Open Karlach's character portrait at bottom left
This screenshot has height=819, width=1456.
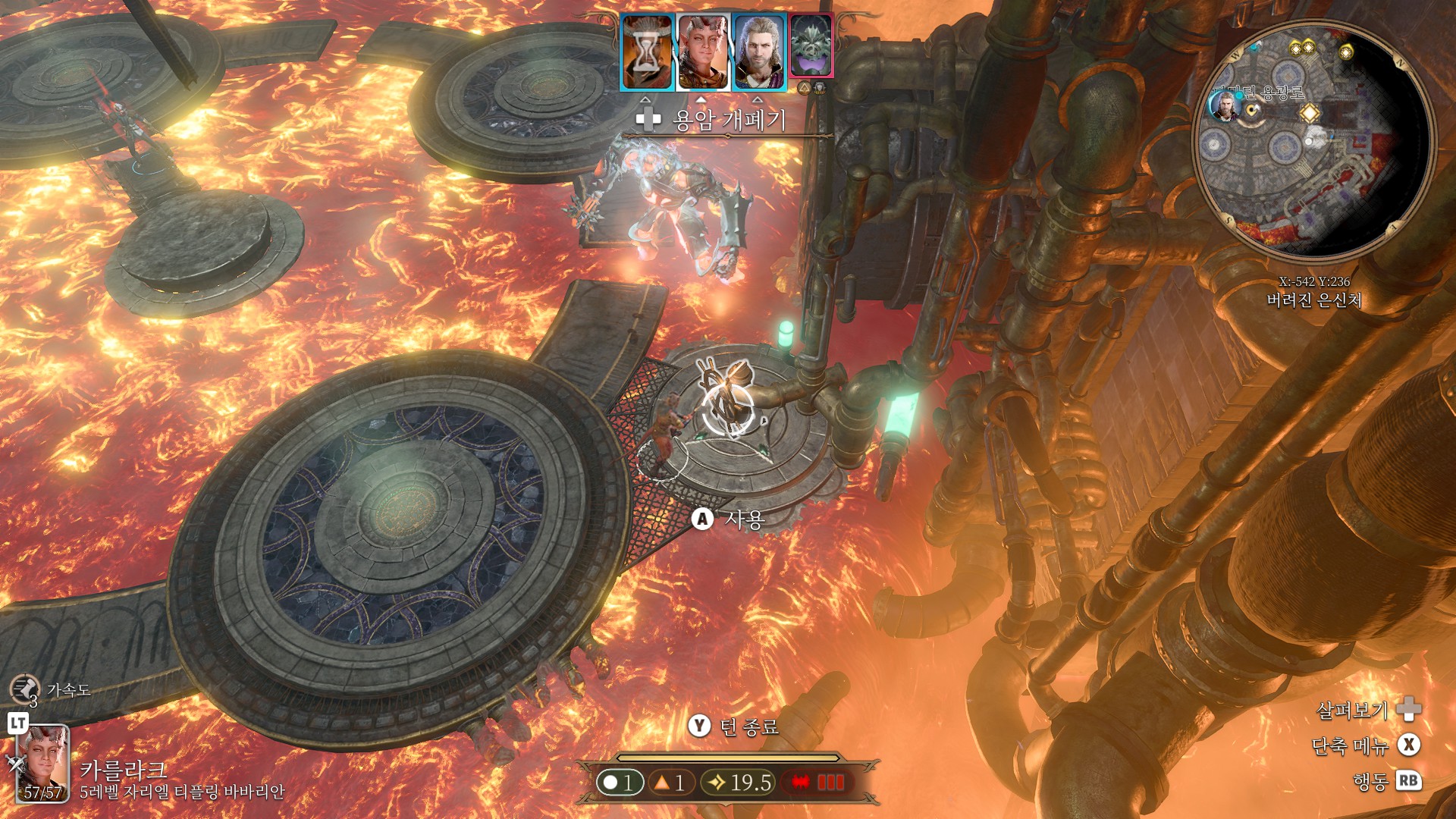click(x=43, y=764)
